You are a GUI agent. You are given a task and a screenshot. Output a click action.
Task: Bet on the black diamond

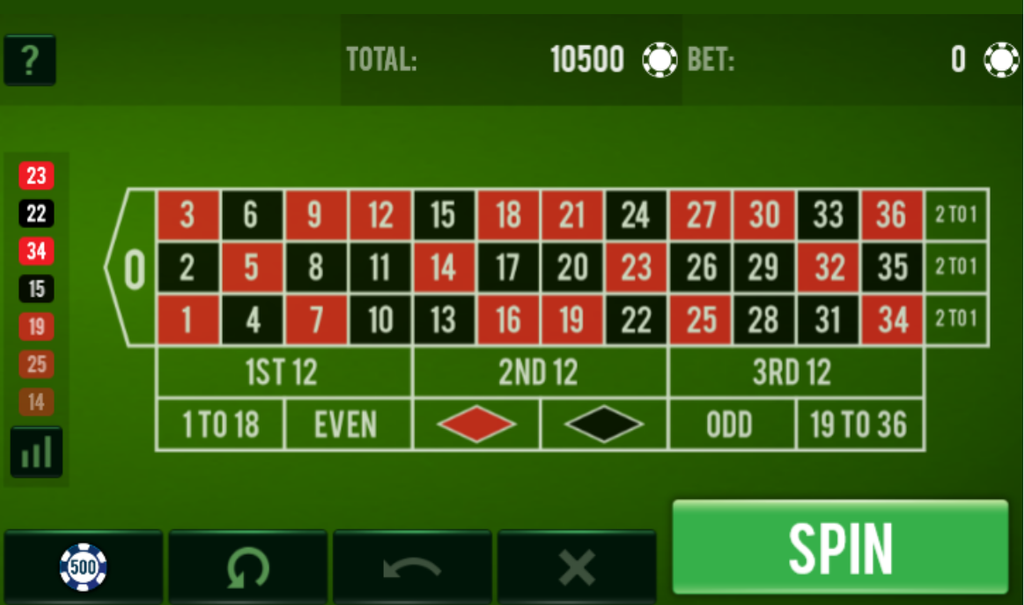point(604,425)
